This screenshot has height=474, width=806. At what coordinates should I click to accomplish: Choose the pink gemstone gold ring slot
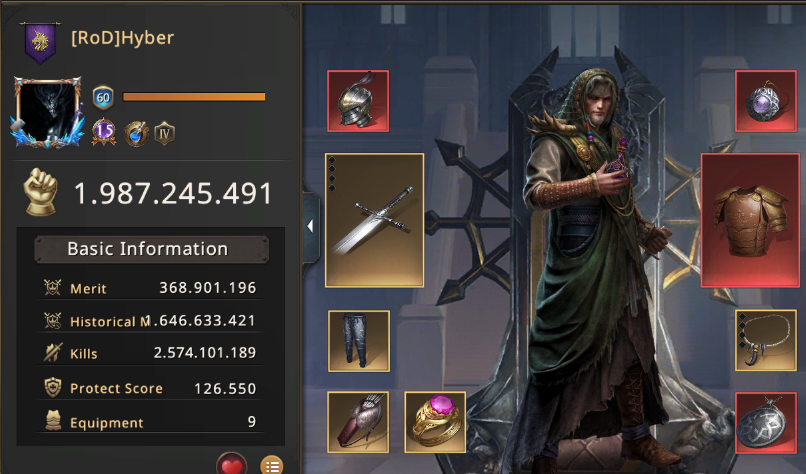(x=435, y=420)
